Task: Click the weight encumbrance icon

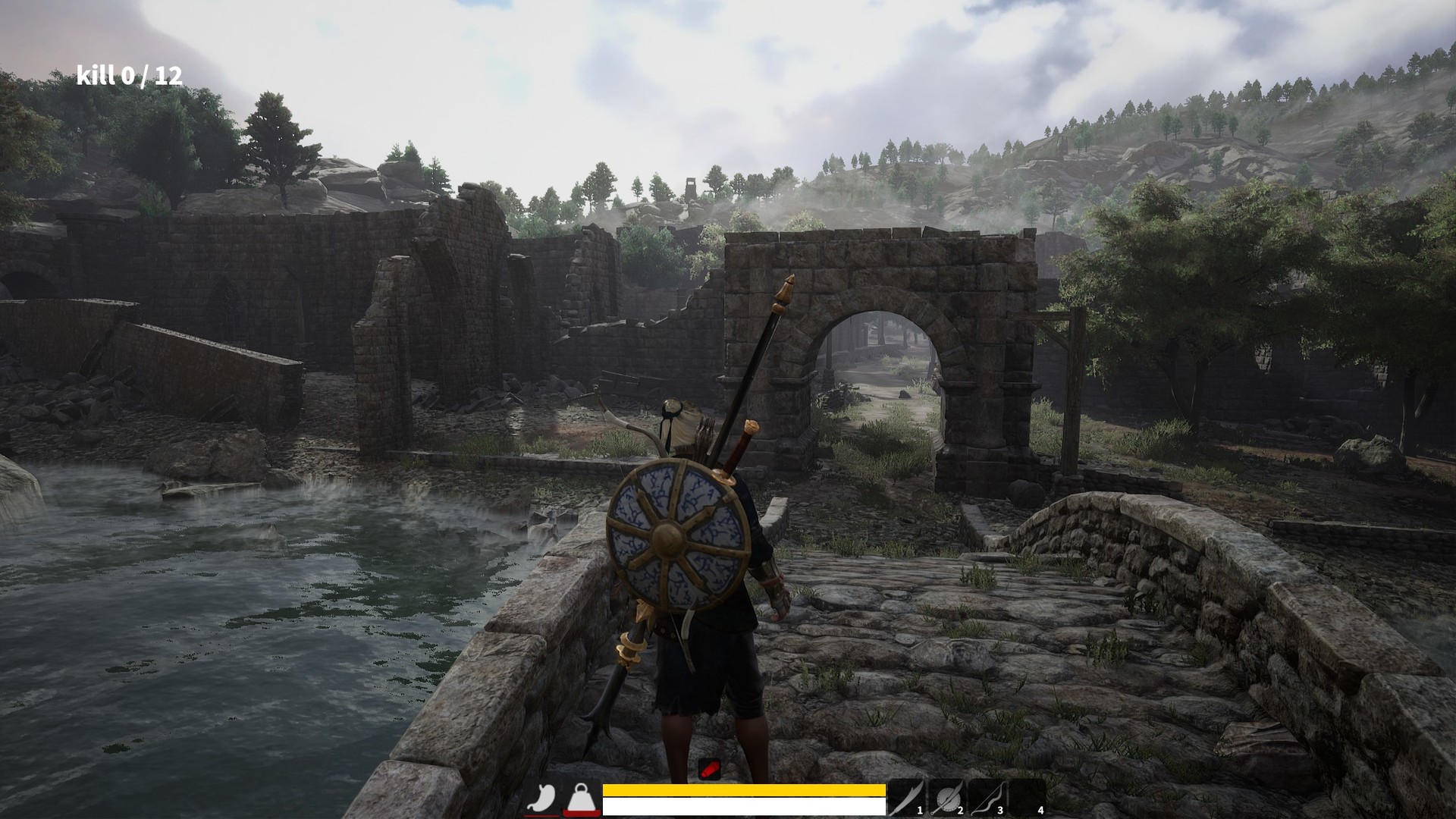Action: (x=582, y=799)
